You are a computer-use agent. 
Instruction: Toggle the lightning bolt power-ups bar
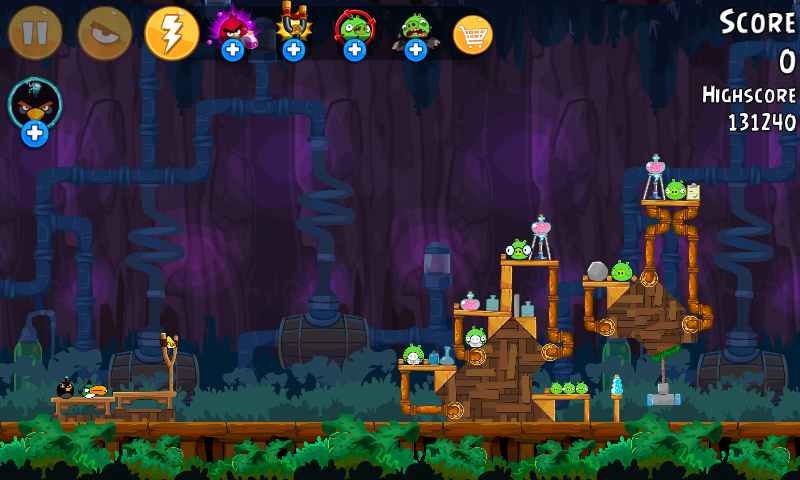[x=172, y=33]
